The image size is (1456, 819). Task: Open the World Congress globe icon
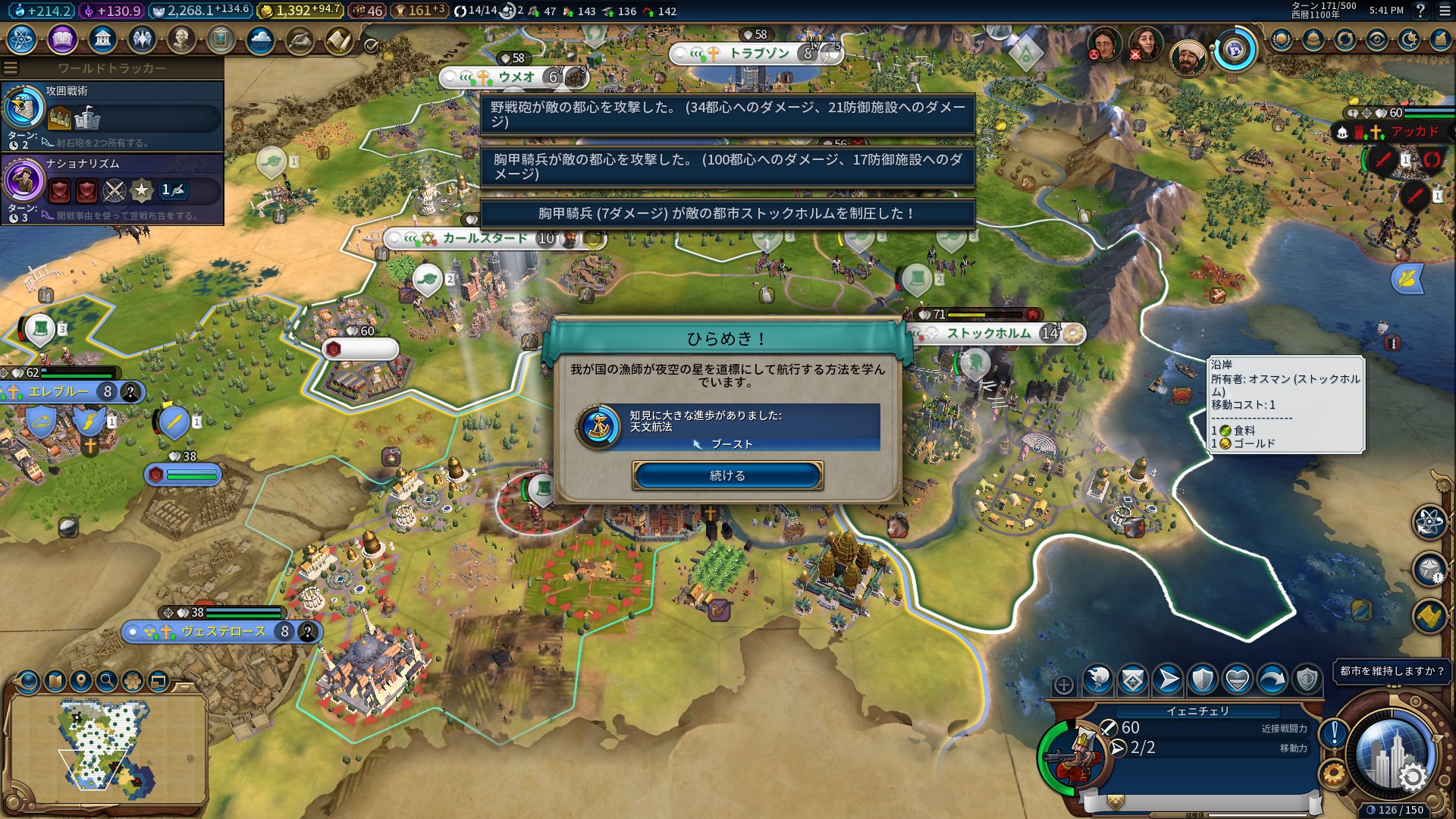[x=1235, y=50]
